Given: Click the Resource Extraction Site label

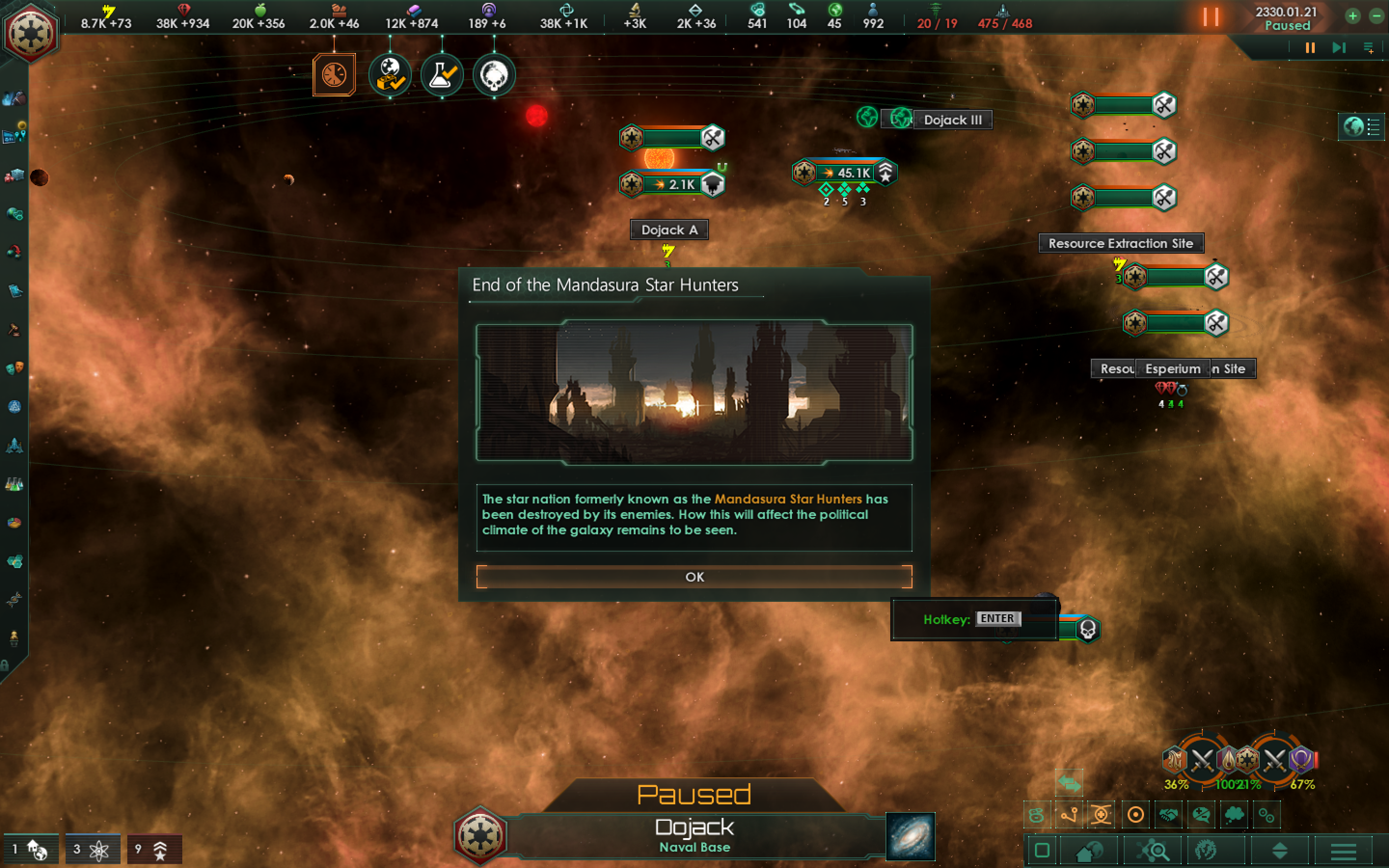Looking at the screenshot, I should tap(1121, 243).
